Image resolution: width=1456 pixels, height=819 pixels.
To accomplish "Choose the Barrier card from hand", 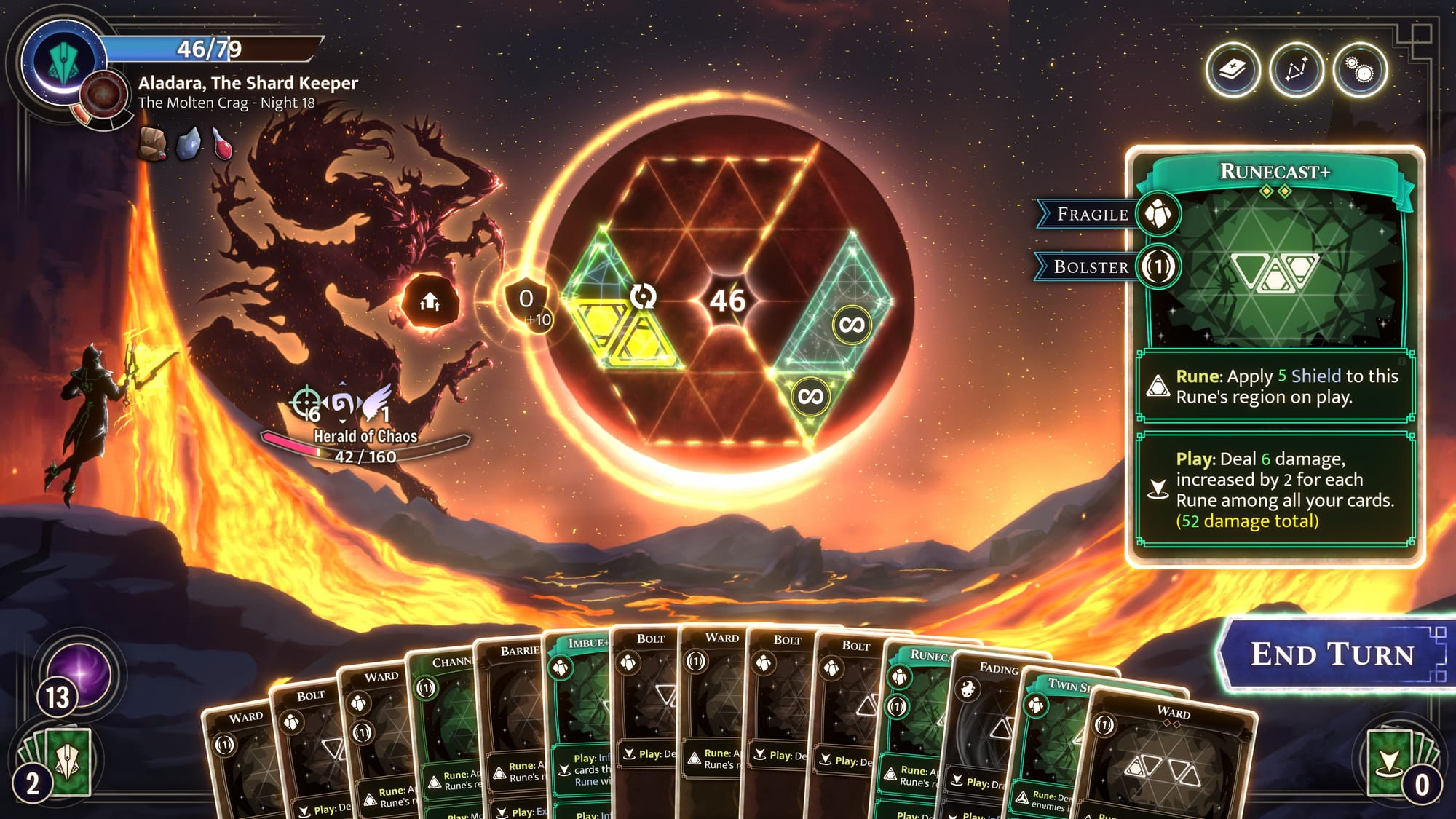I will (x=513, y=721).
